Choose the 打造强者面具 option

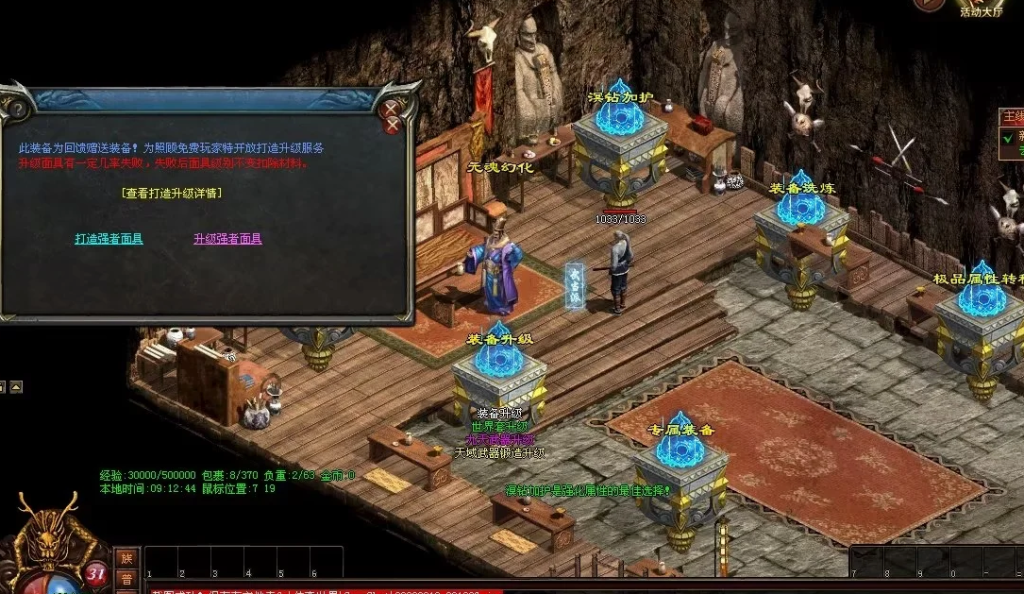[109, 239]
